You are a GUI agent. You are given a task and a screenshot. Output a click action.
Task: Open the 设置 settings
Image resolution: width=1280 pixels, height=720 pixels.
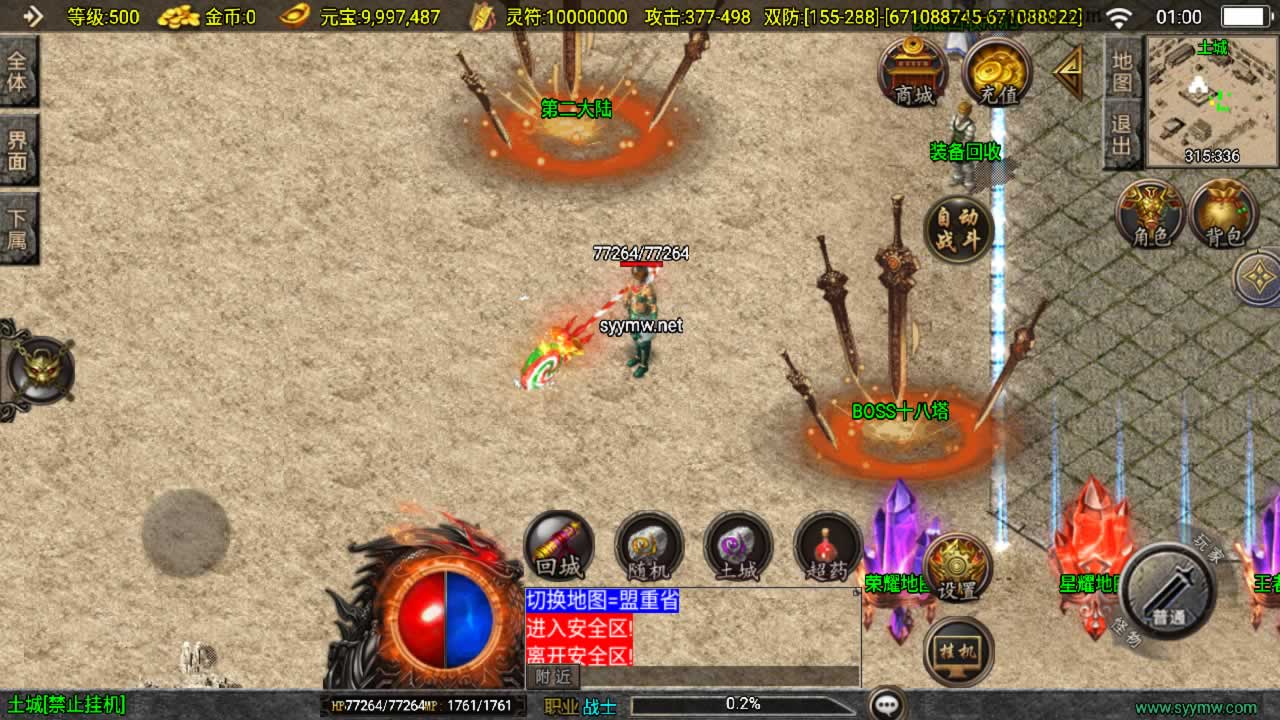point(957,569)
